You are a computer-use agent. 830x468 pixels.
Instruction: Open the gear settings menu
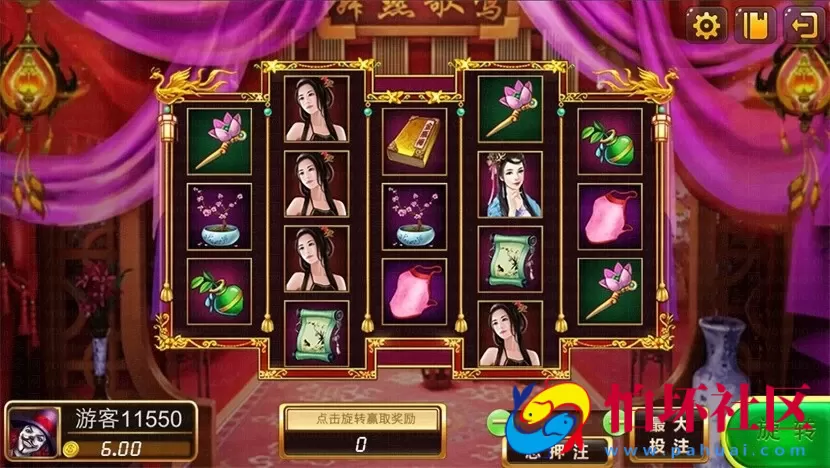[706, 24]
